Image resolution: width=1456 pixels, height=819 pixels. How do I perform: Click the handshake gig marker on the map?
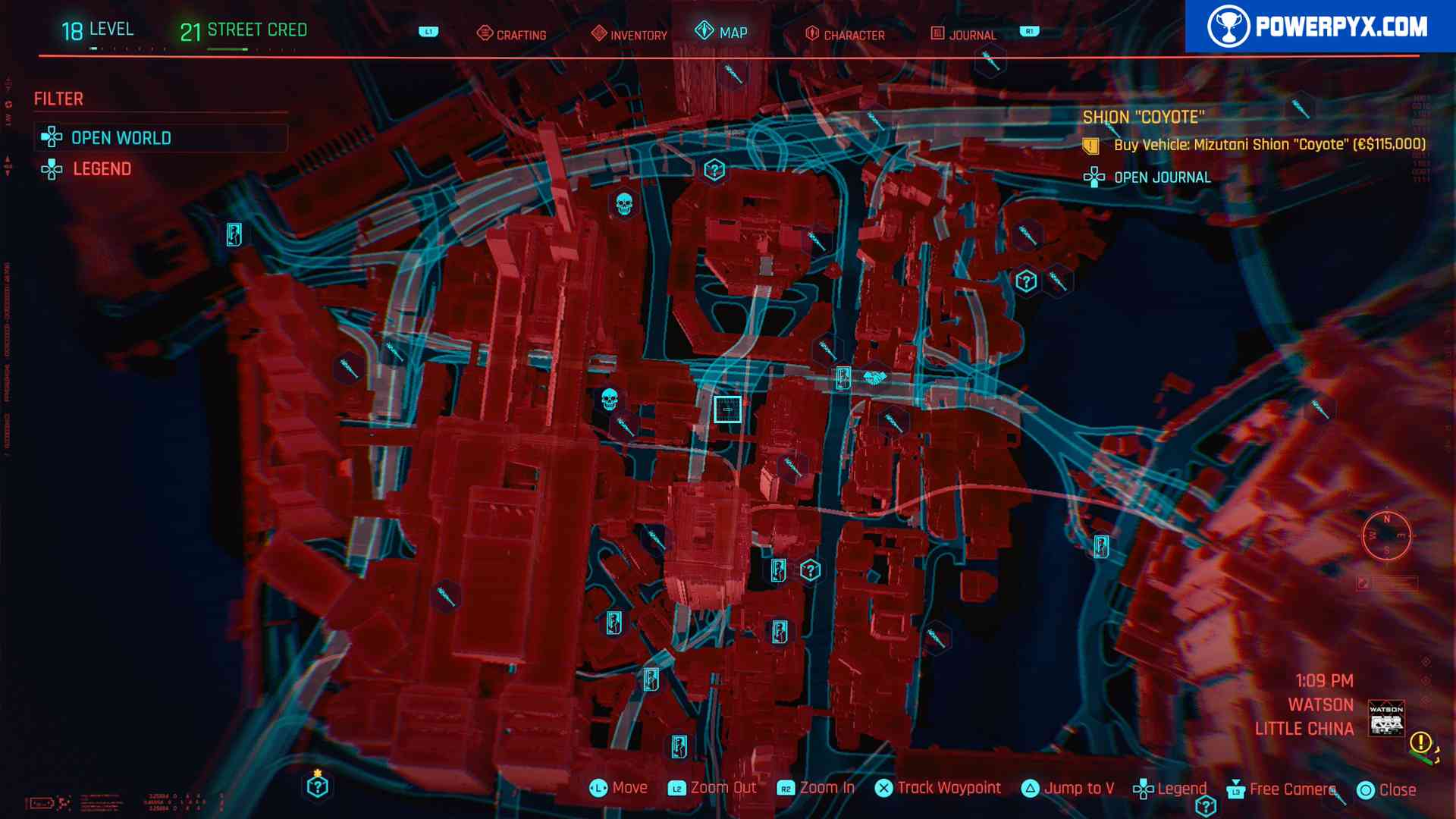(874, 377)
